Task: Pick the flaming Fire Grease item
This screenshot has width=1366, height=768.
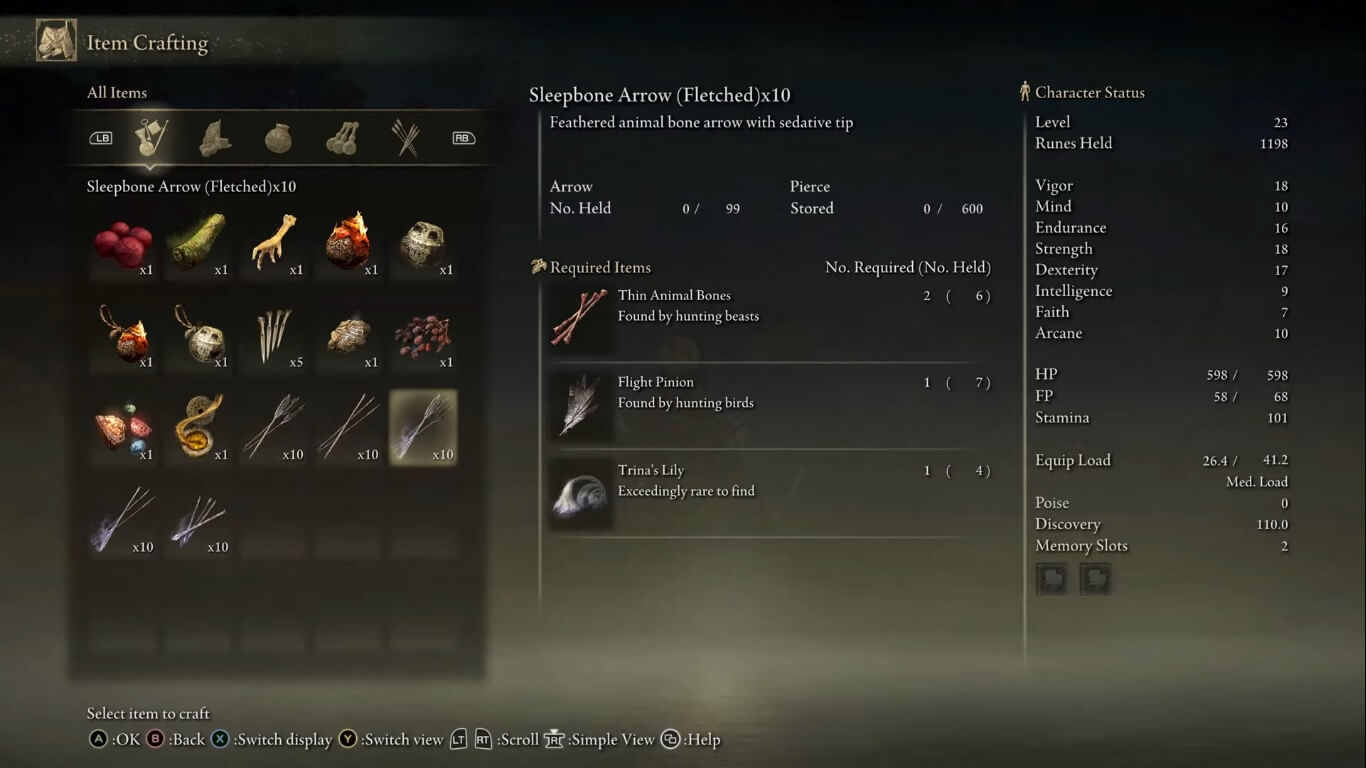Action: coord(347,243)
